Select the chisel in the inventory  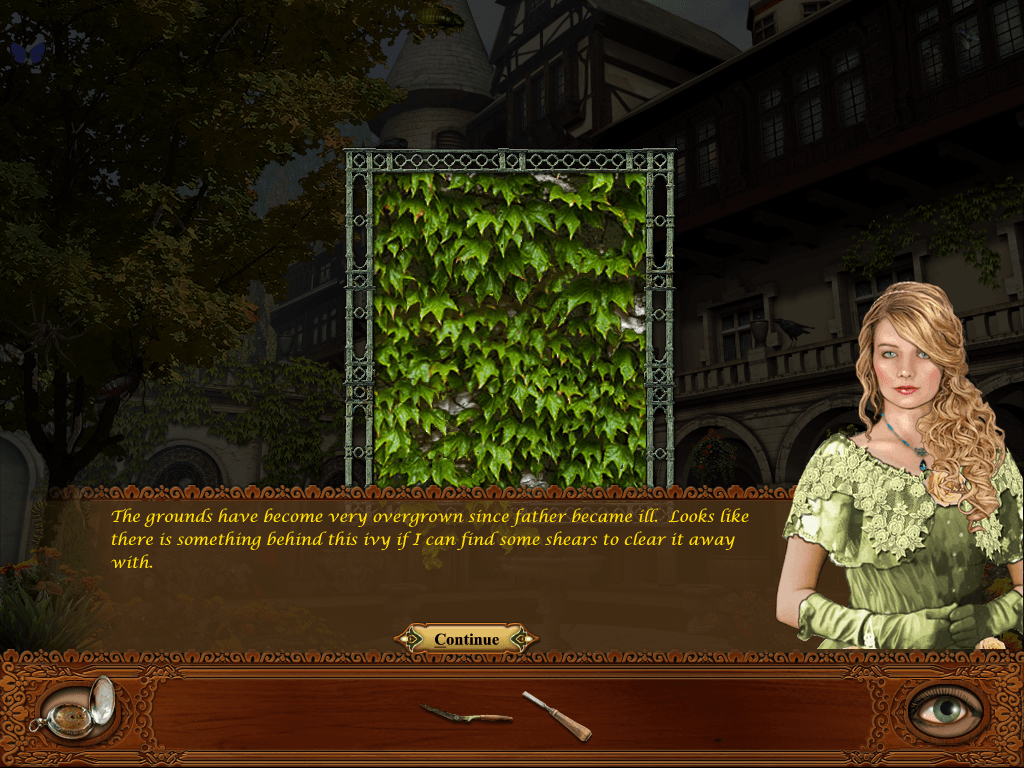point(557,716)
